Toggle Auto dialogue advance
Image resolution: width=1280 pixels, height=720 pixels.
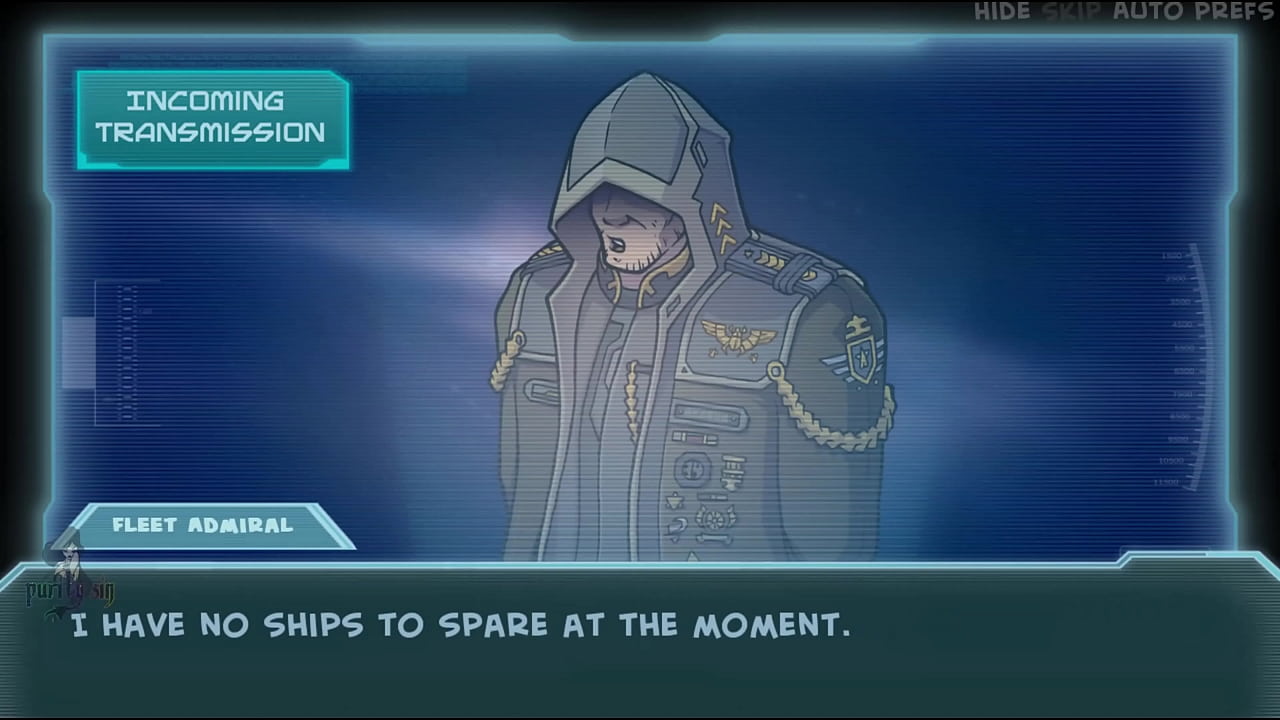pos(1149,12)
